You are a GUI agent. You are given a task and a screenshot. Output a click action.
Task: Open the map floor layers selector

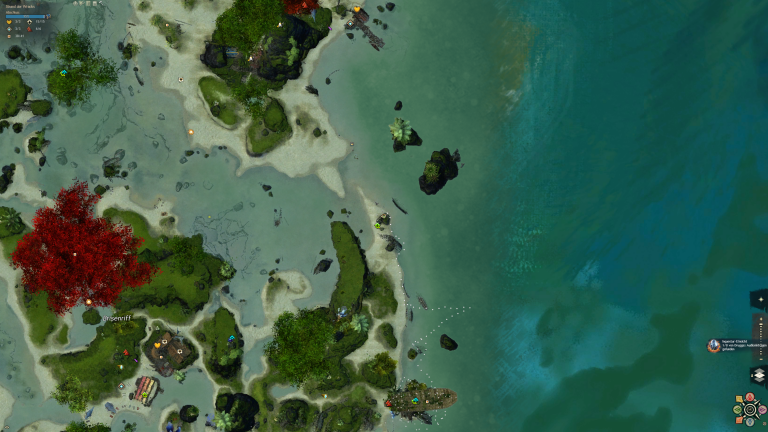758,375
